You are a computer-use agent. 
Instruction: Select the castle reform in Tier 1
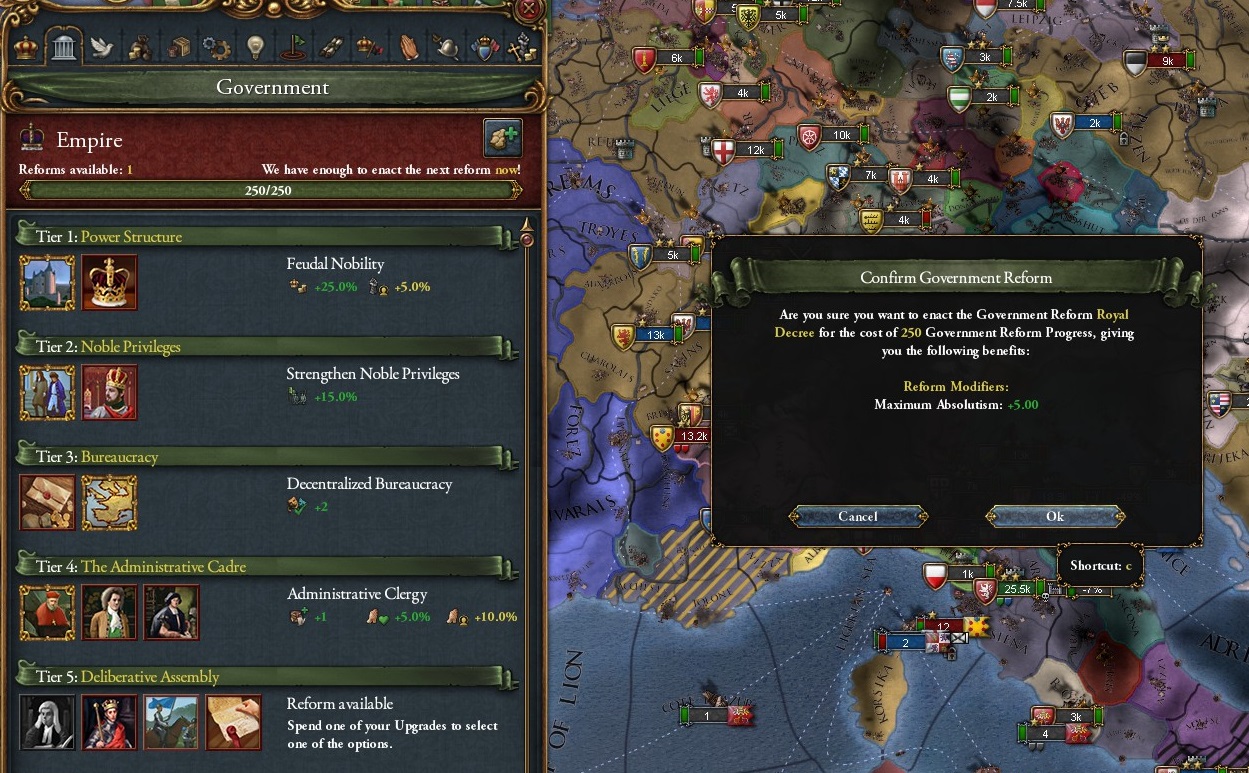[x=47, y=282]
